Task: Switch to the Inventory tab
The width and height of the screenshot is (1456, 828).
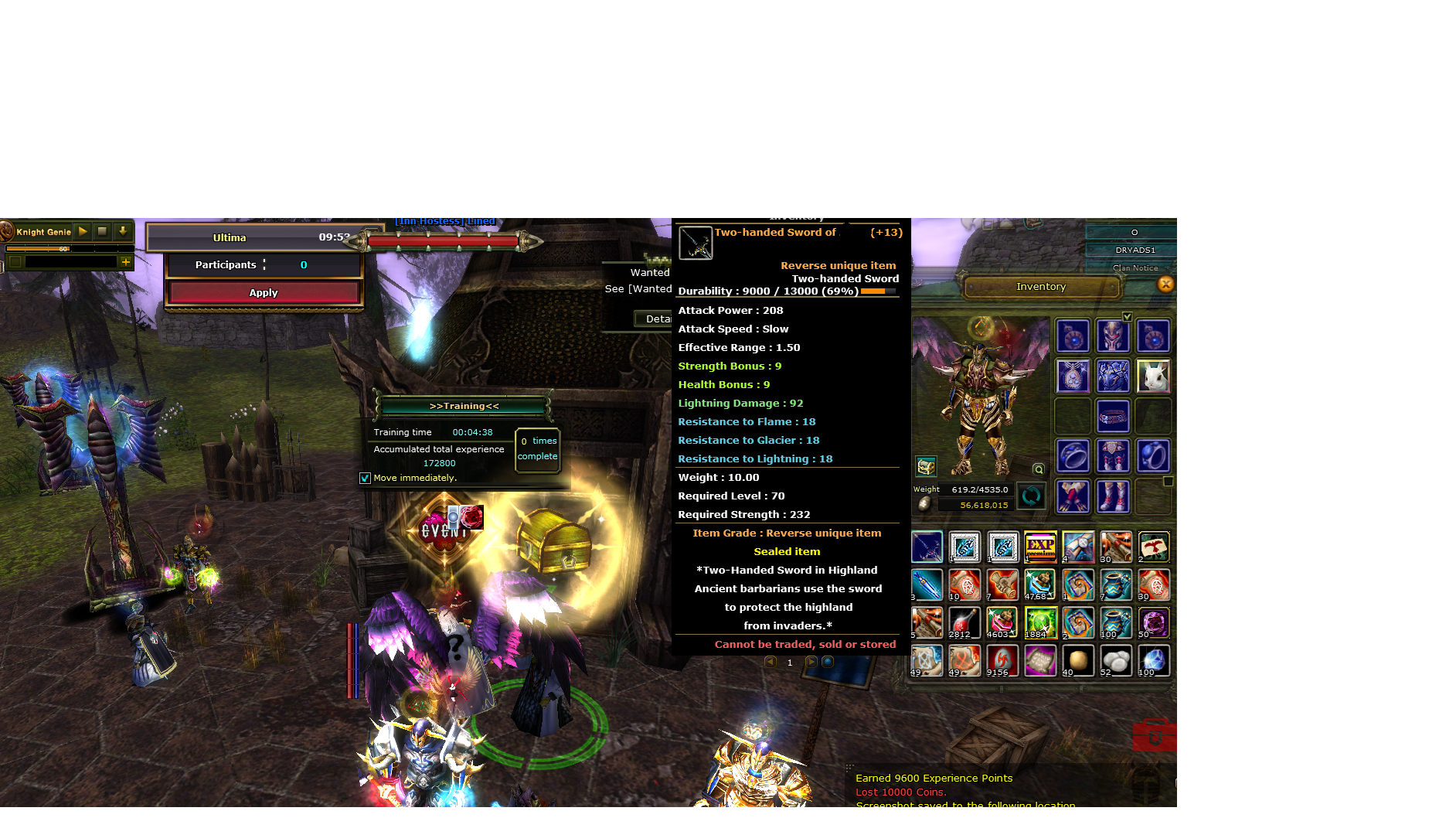Action: click(1040, 286)
